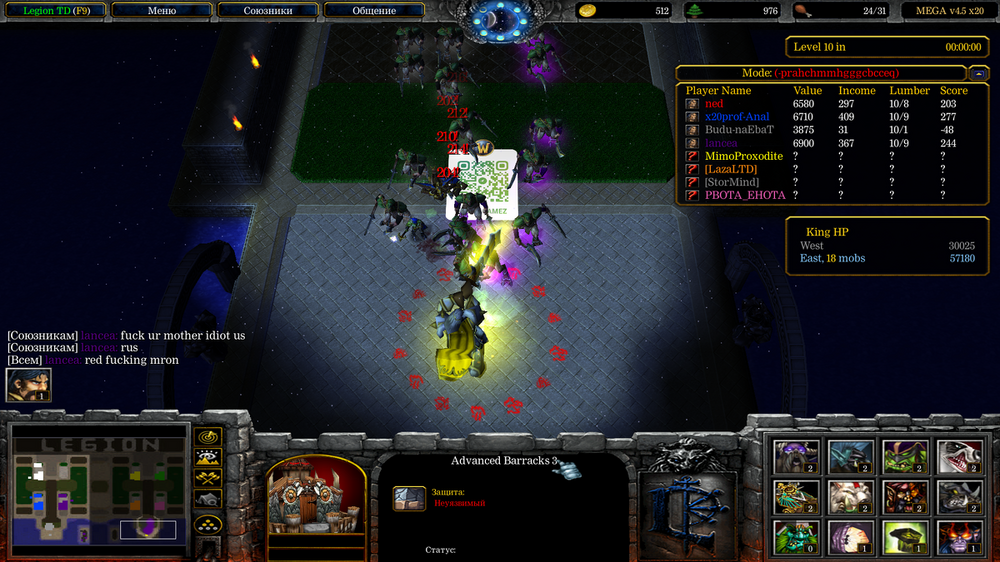Open the Legion TD quests (F9) menu

coord(54,11)
